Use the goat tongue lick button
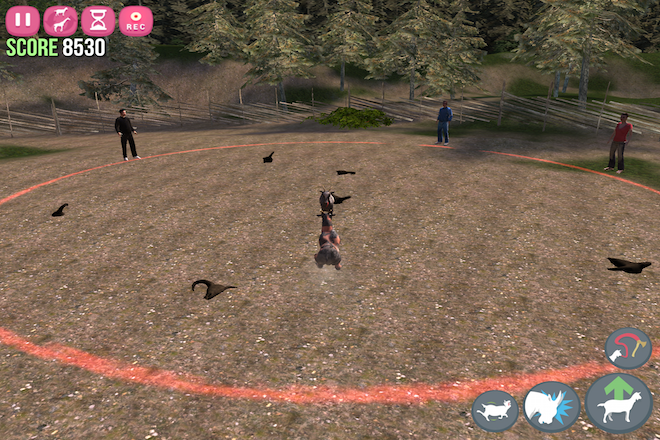 point(628,348)
